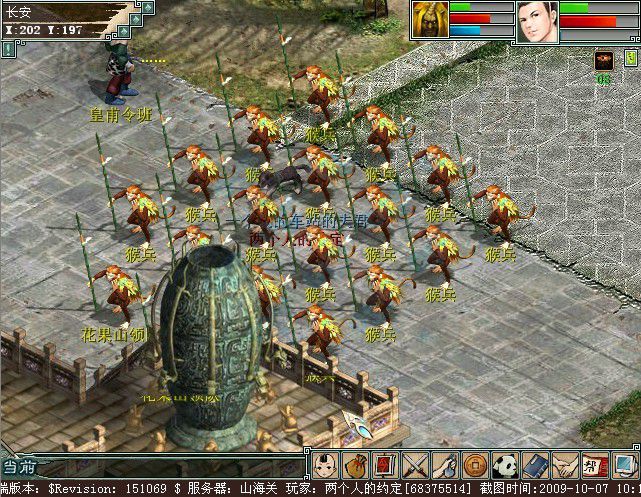Click the small green card icon

[630, 59]
